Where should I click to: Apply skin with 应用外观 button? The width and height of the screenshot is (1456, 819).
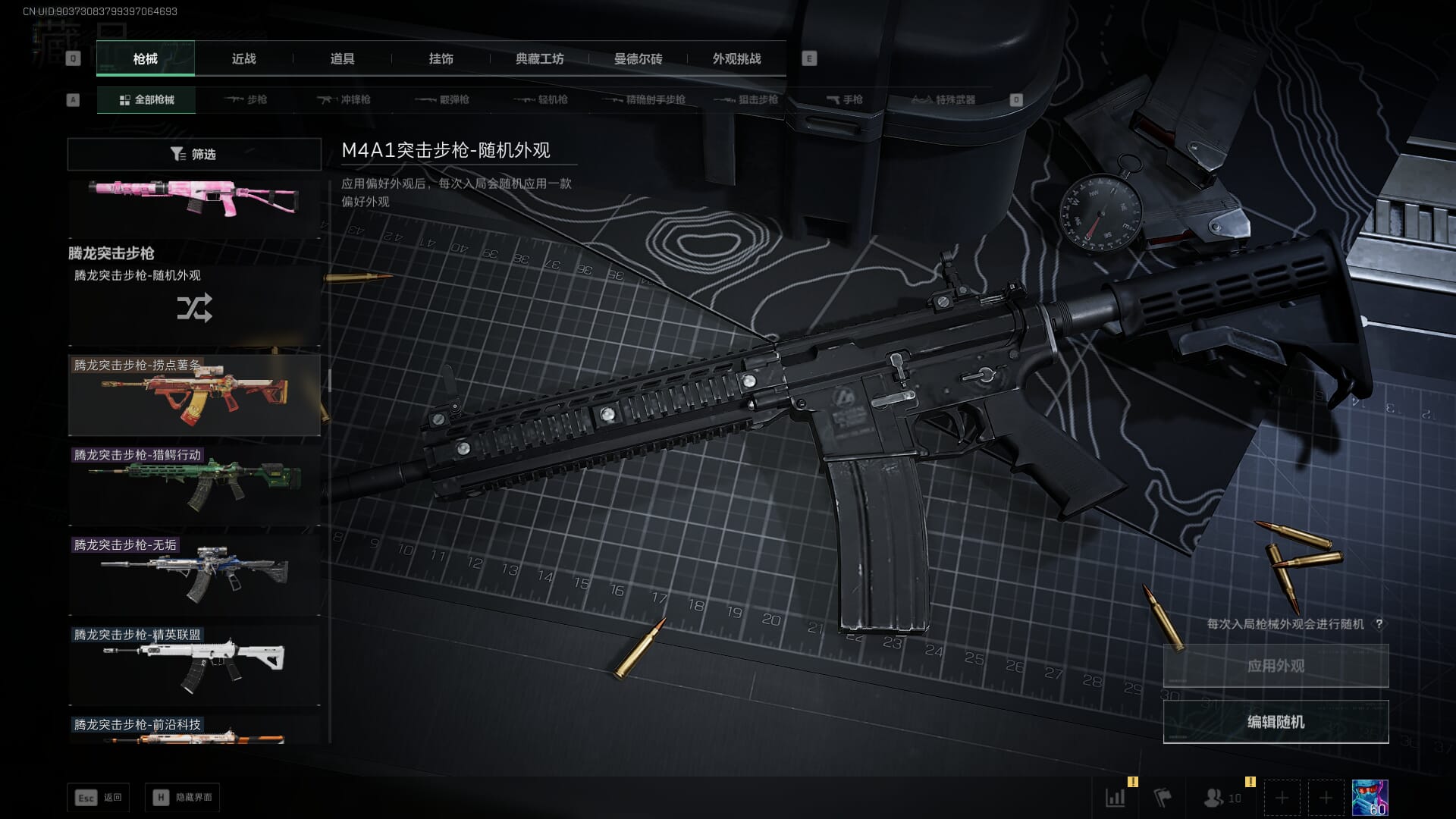(x=1276, y=666)
